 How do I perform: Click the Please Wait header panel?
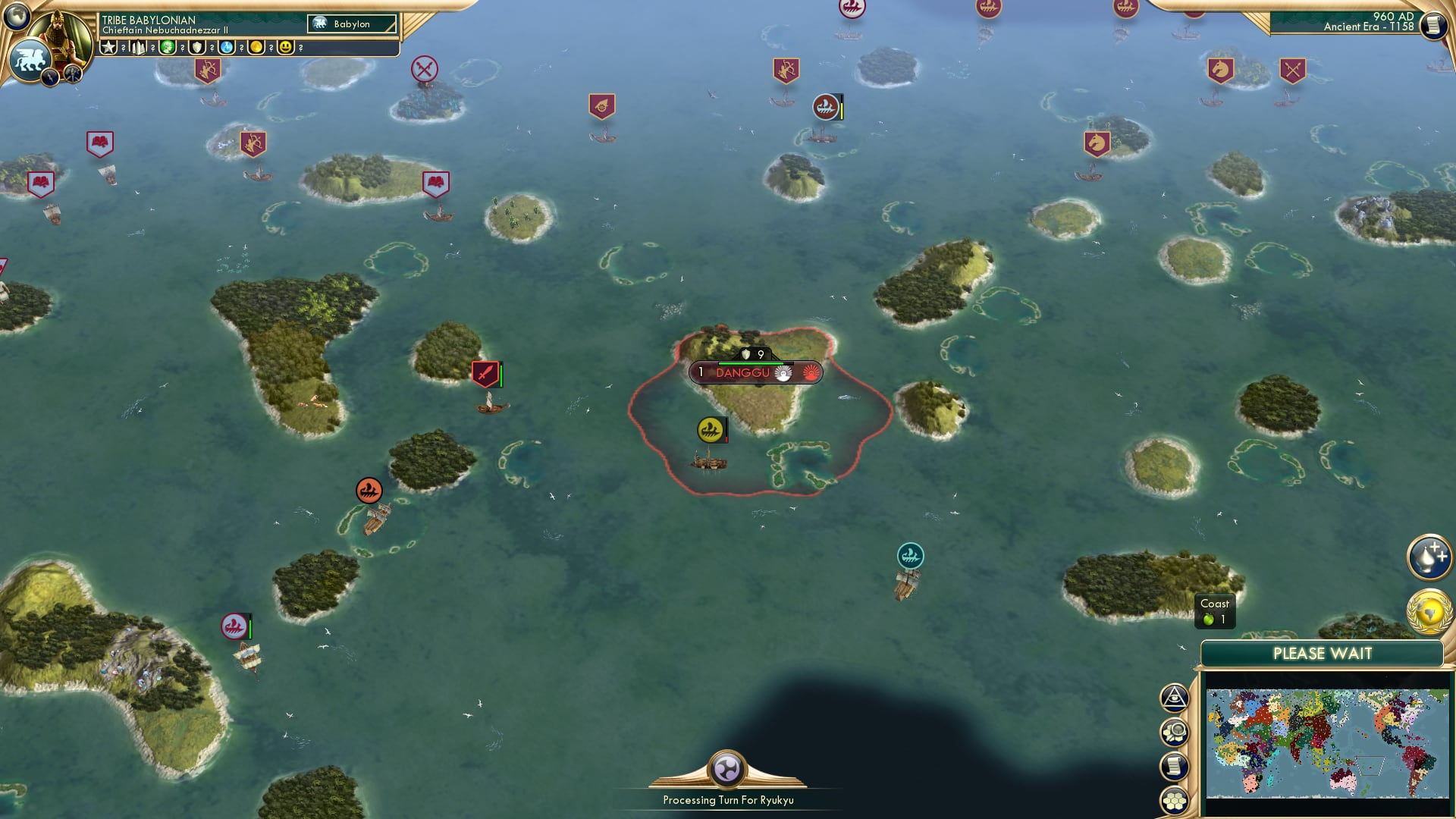(1323, 653)
